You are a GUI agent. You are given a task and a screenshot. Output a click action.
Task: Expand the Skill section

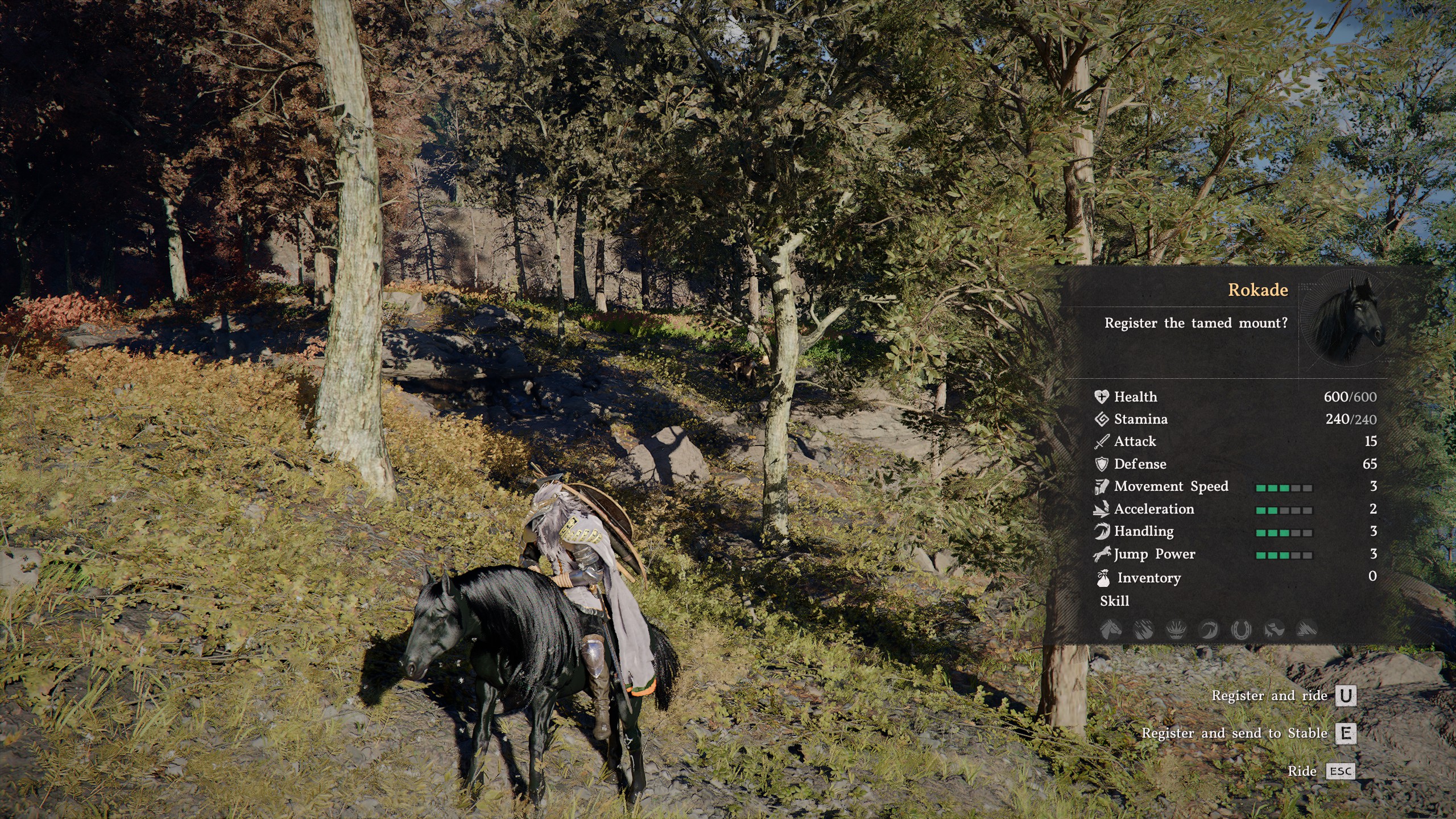click(x=1116, y=601)
